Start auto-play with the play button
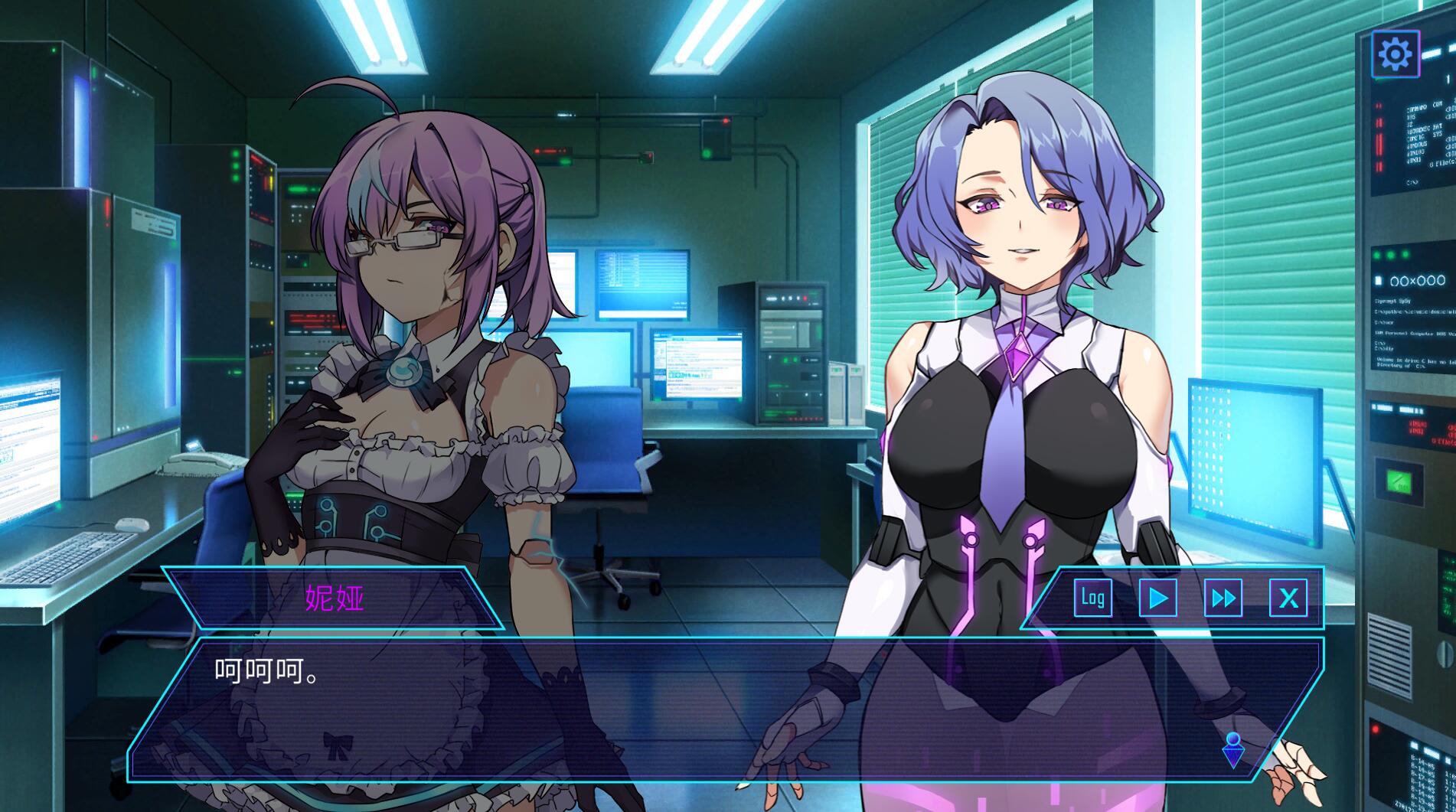Image resolution: width=1456 pixels, height=812 pixels. [x=1158, y=597]
